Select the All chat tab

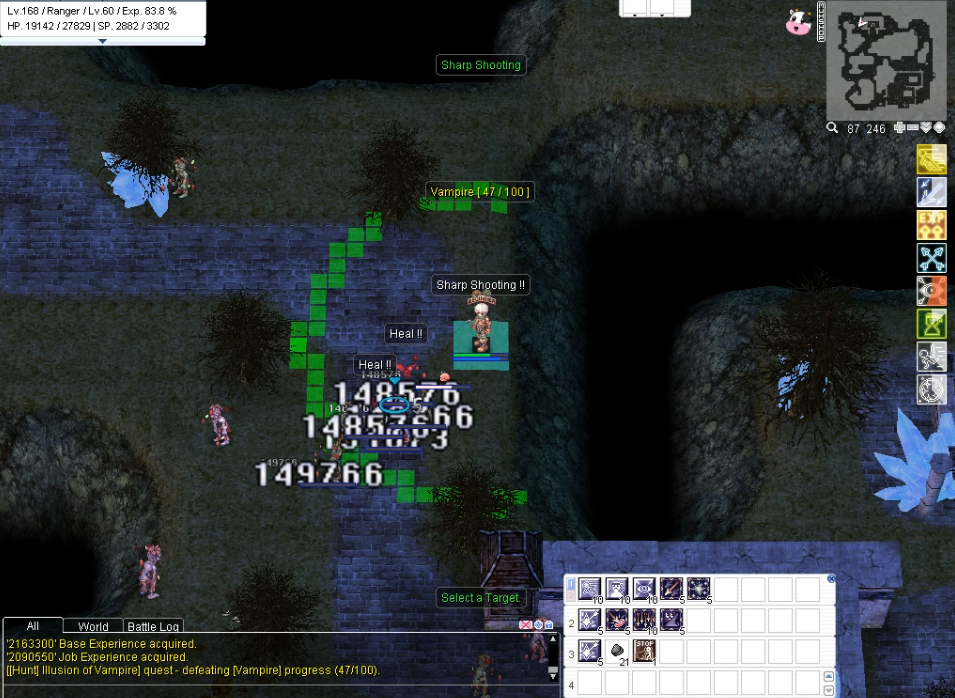pos(32,626)
